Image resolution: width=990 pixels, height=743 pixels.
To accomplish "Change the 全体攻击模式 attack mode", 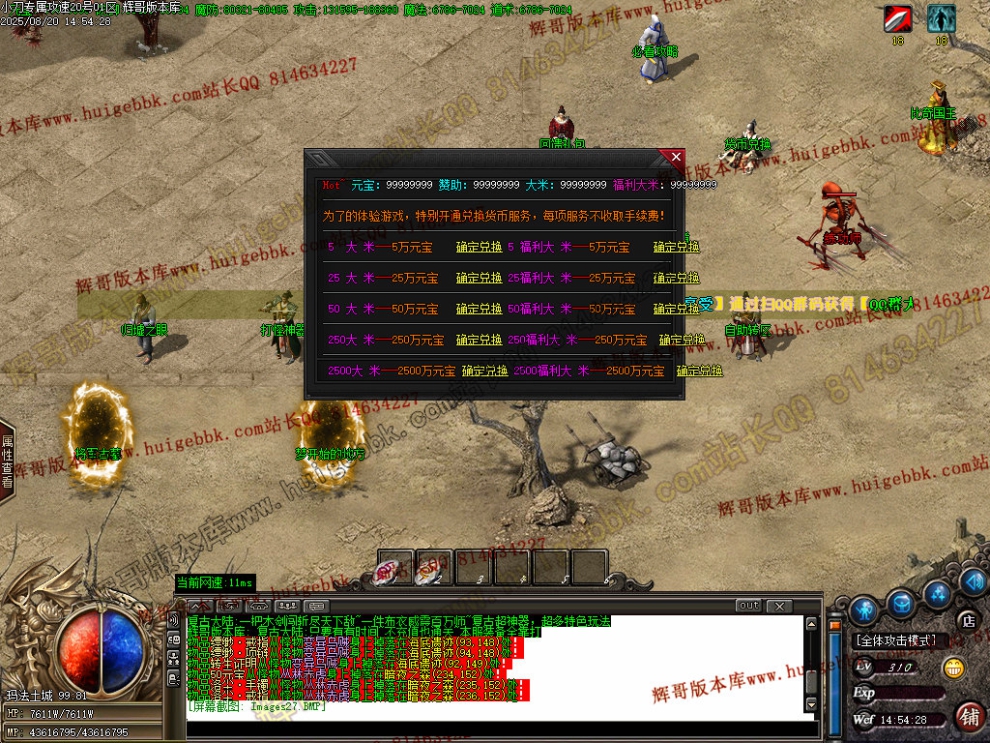I will 894,641.
